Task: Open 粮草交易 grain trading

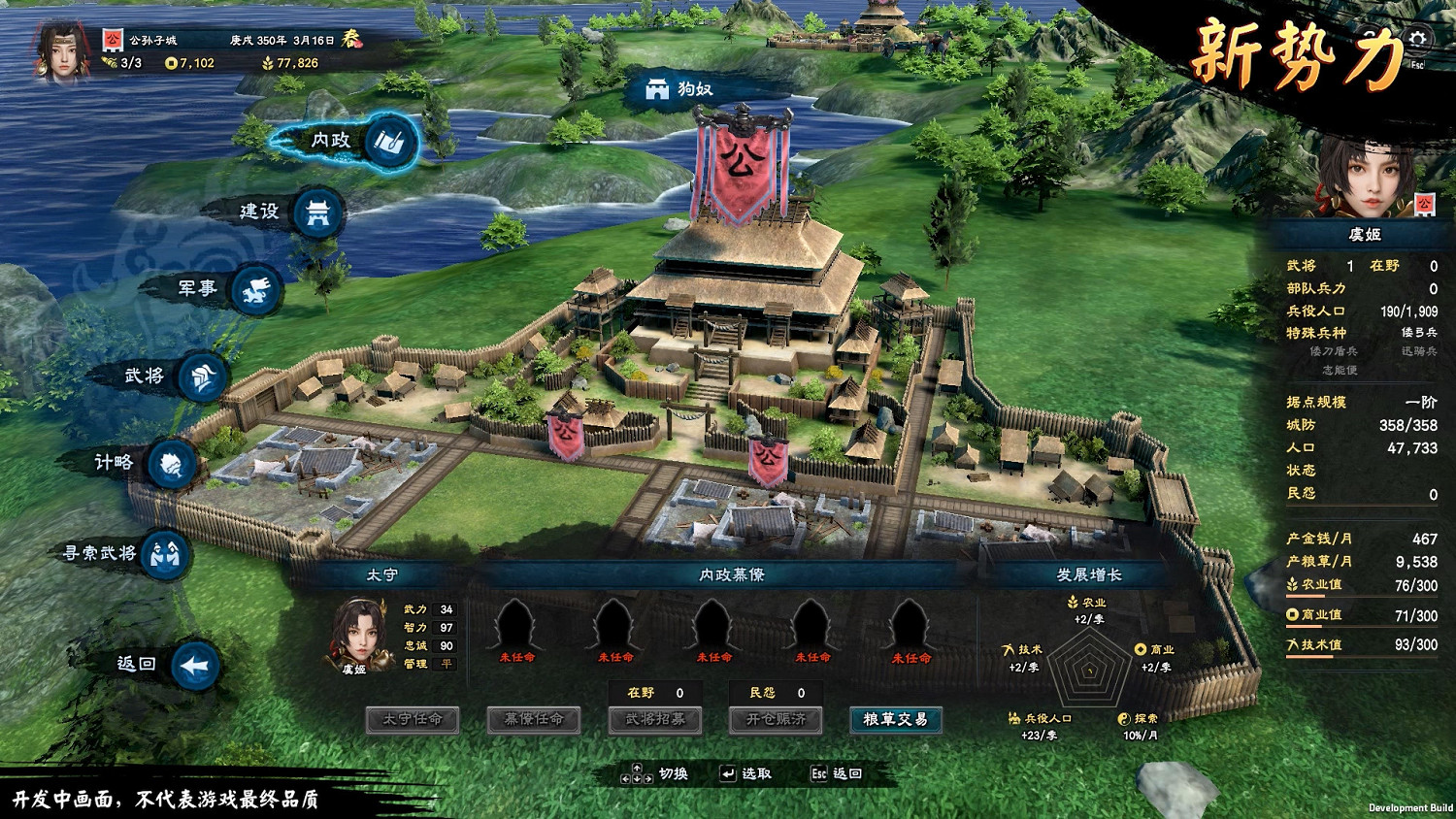Action: click(895, 720)
